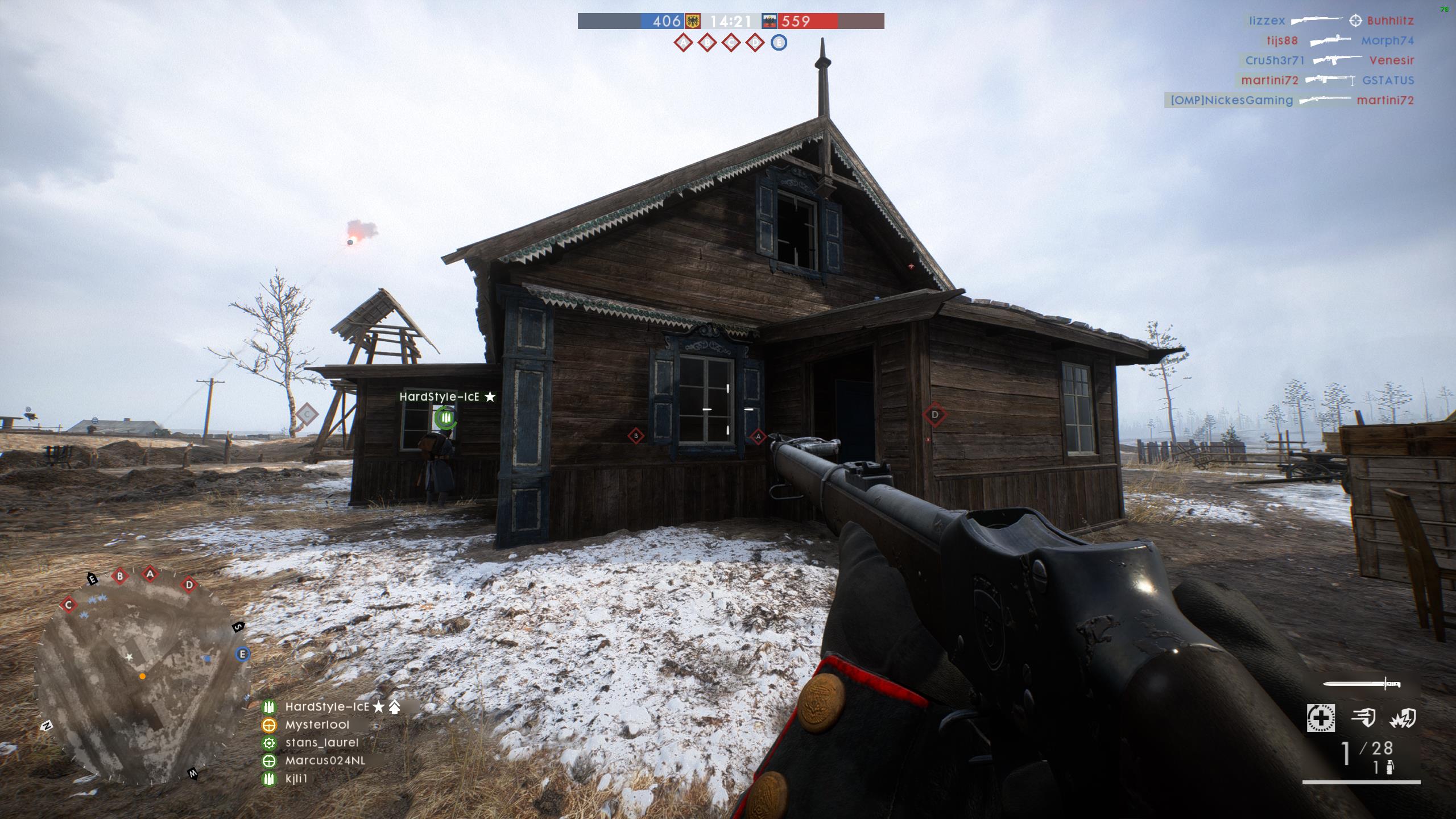Click the blue E flag on the minimap
This screenshot has height=819, width=1456.
(x=243, y=654)
